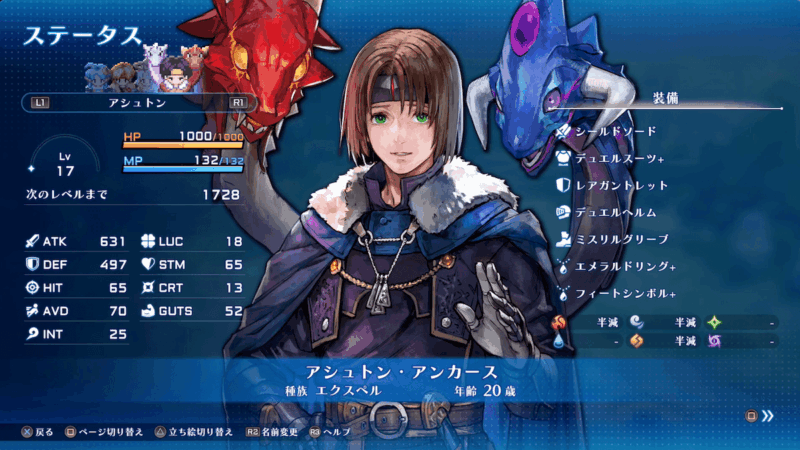Viewport: 800px width, 450px height.
Task: Choose the レアガントレット equipment row
Action: tap(621, 185)
